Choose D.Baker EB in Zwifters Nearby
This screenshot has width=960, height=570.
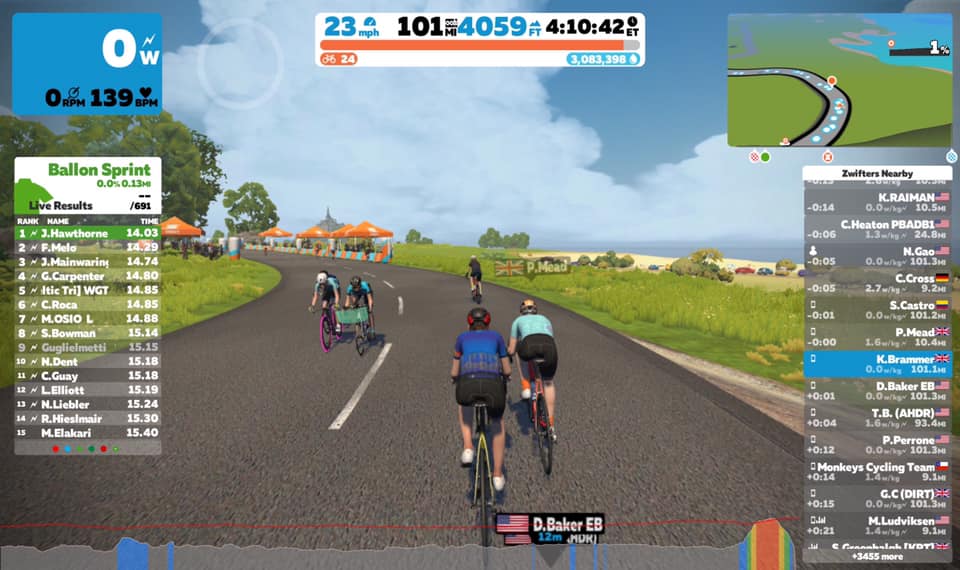pos(877,391)
